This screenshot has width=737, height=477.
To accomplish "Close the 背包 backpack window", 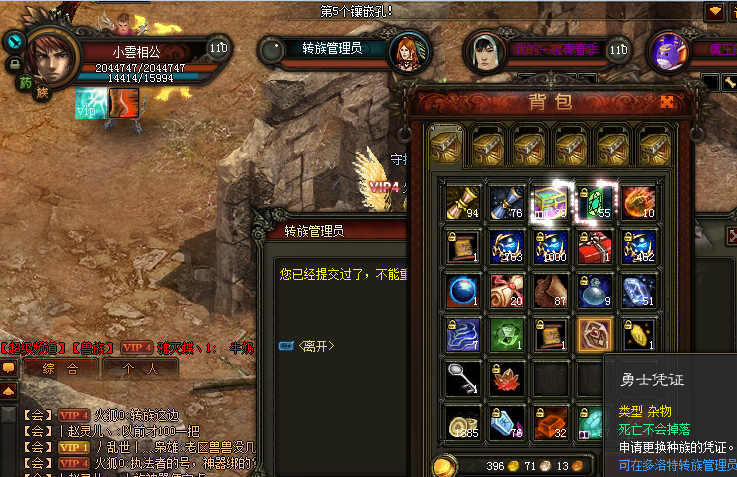I will tap(667, 101).
